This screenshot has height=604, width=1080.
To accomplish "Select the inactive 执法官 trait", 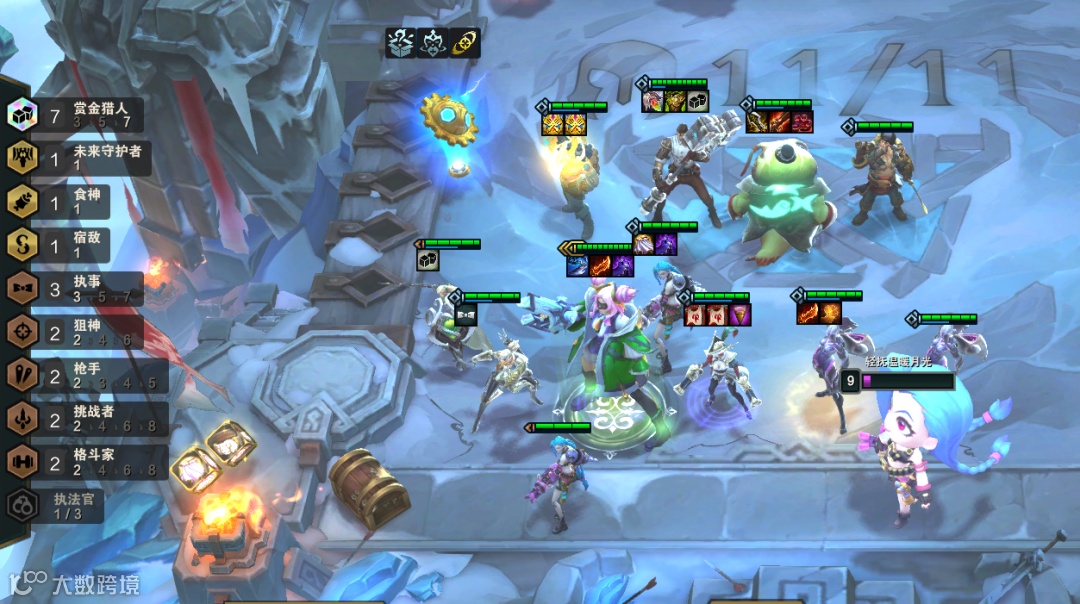I will [60, 505].
